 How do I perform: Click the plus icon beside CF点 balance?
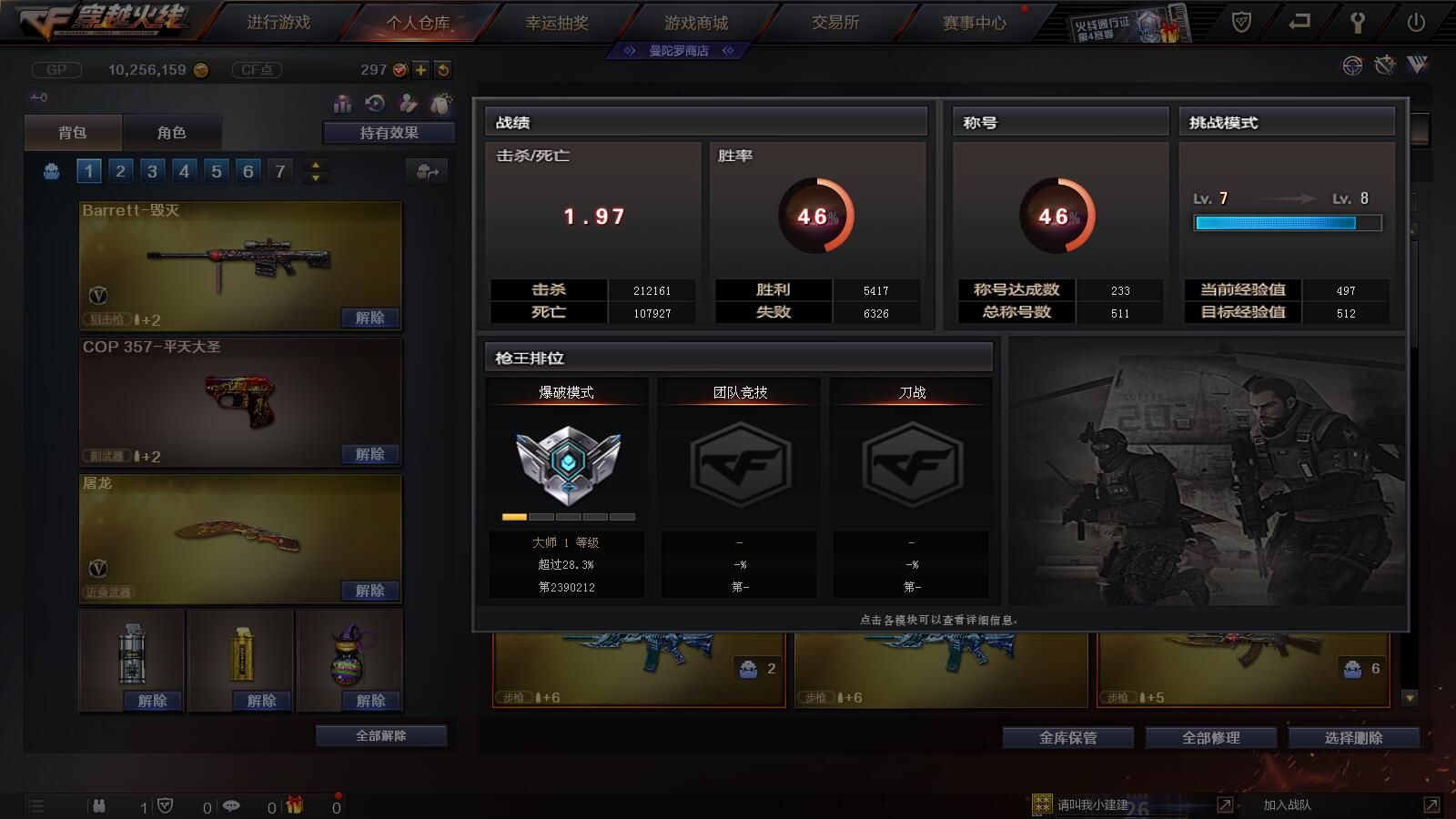click(420, 68)
